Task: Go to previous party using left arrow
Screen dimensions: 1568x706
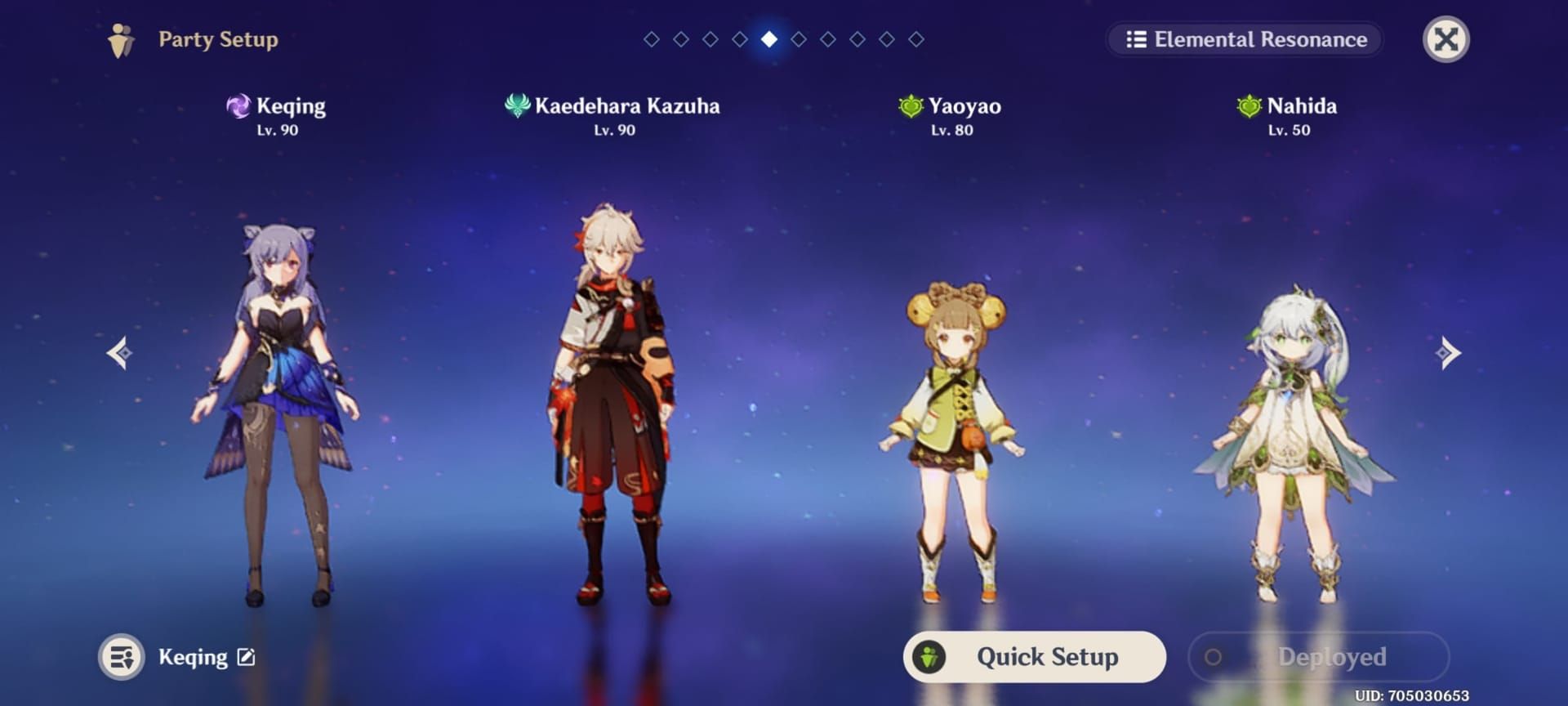Action: tap(118, 353)
